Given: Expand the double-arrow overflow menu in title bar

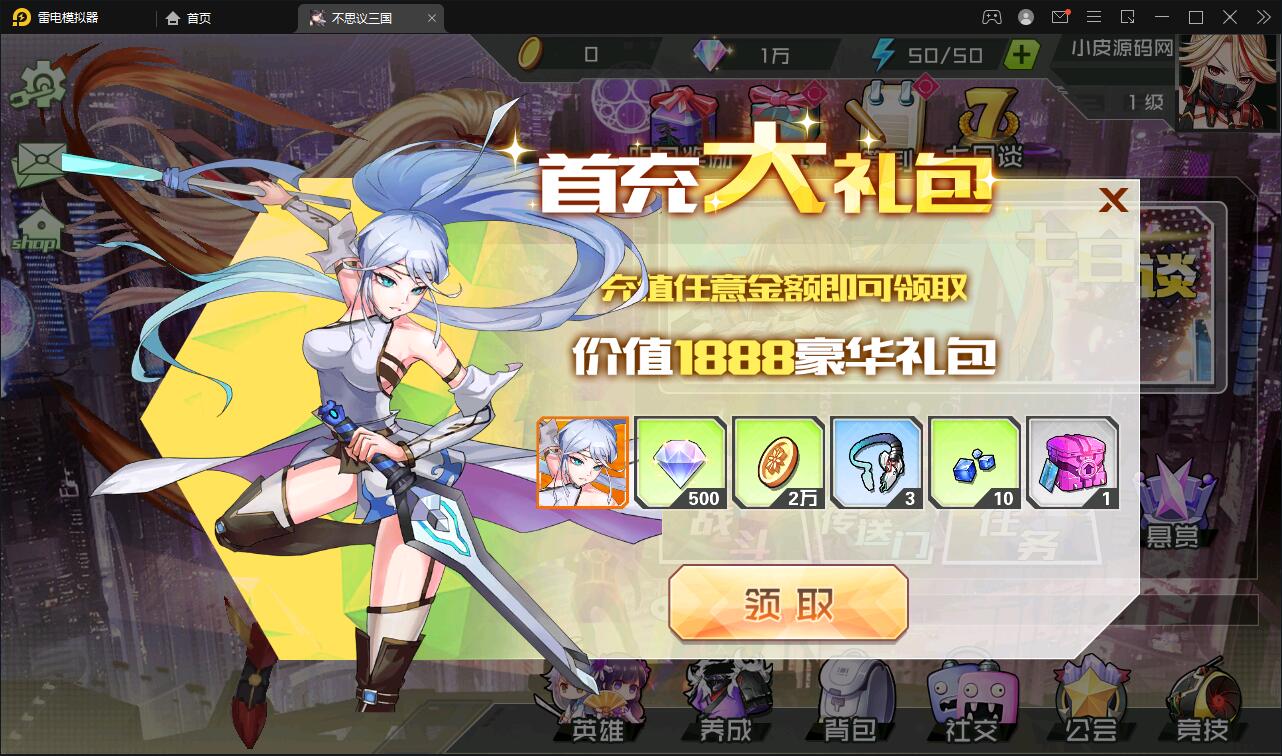Looking at the screenshot, I should pos(1262,17).
